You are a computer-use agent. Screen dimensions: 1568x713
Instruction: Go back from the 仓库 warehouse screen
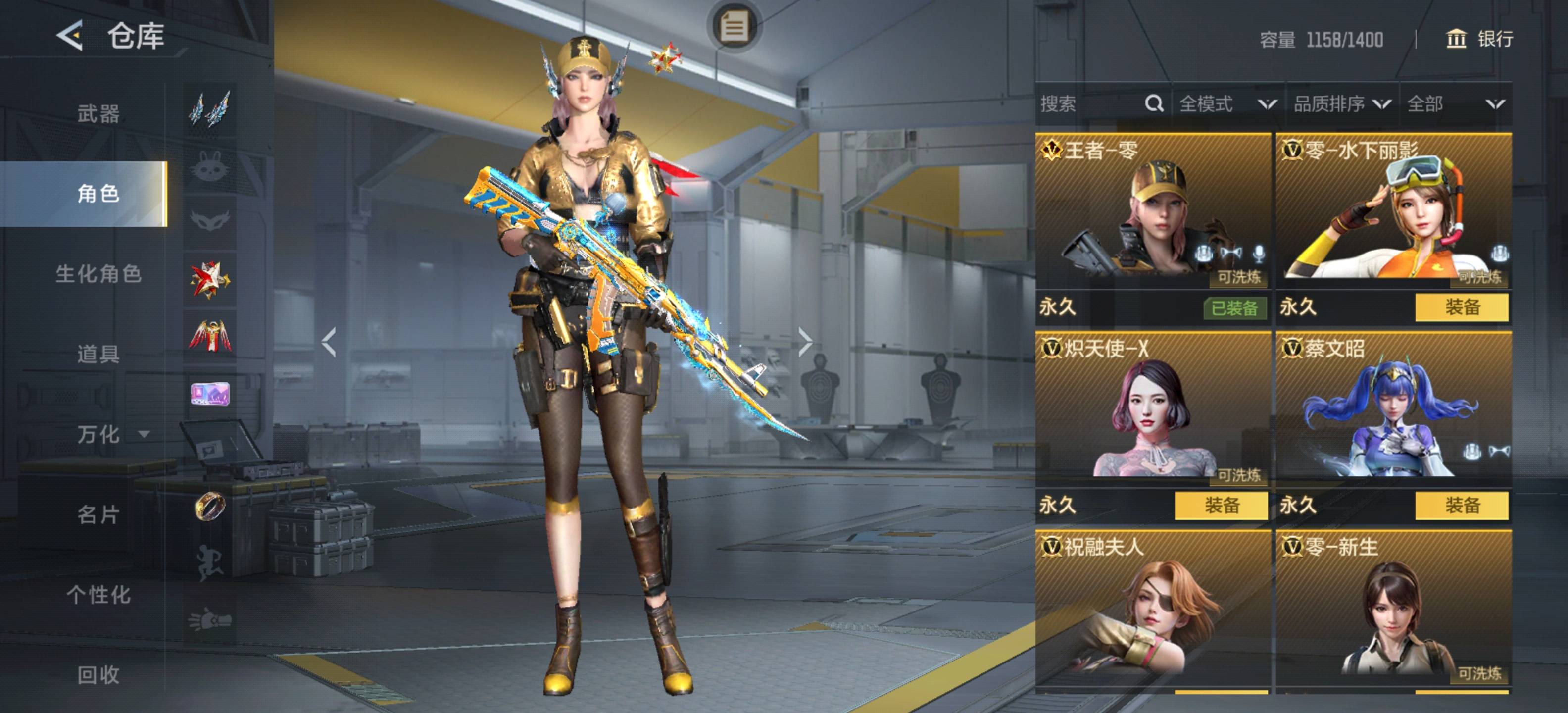click(x=70, y=35)
